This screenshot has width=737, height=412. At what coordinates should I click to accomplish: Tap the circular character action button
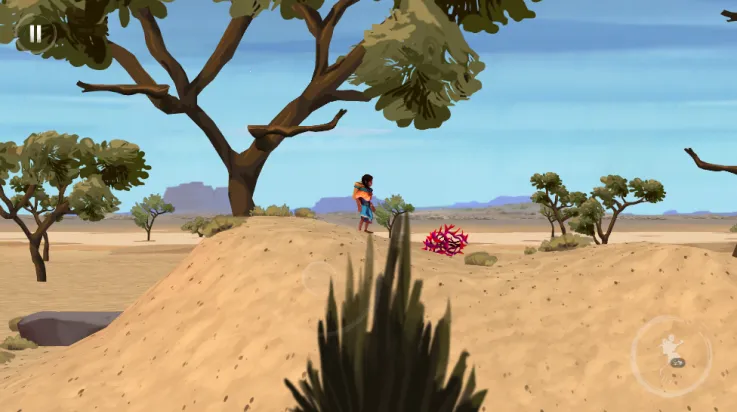(672, 355)
